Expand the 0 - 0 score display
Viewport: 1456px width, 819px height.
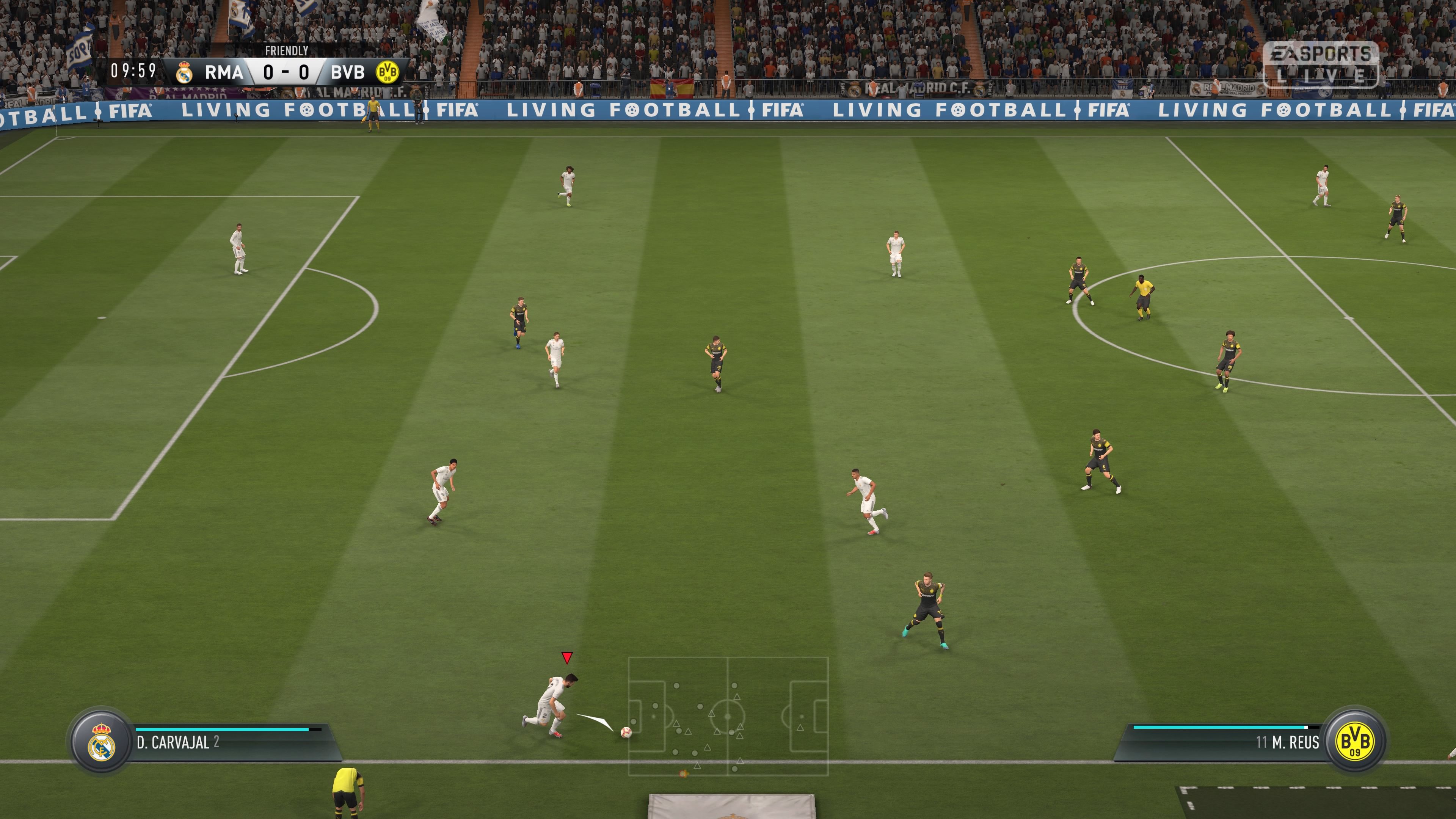[x=286, y=72]
